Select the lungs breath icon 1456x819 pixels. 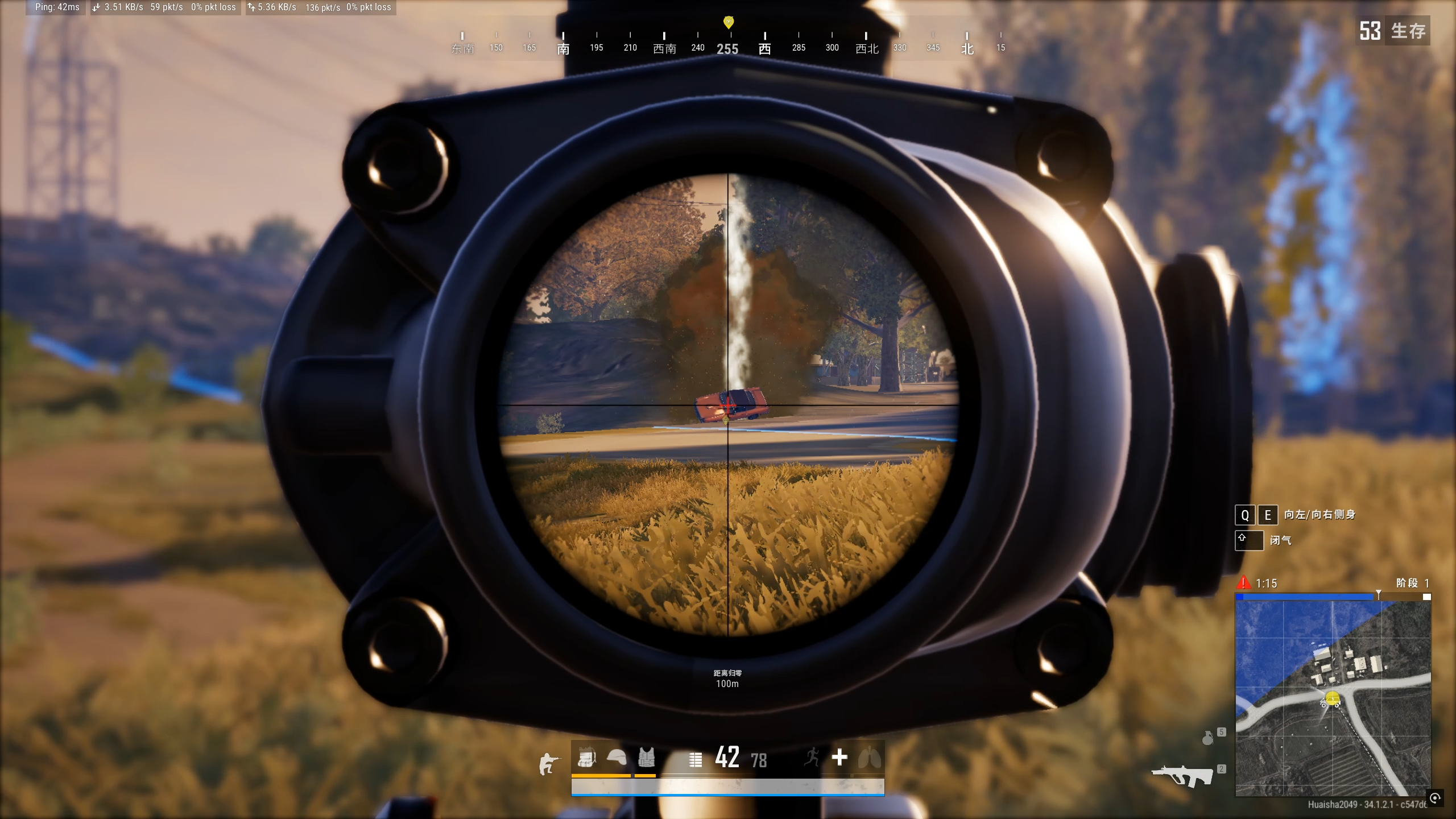pos(869,758)
